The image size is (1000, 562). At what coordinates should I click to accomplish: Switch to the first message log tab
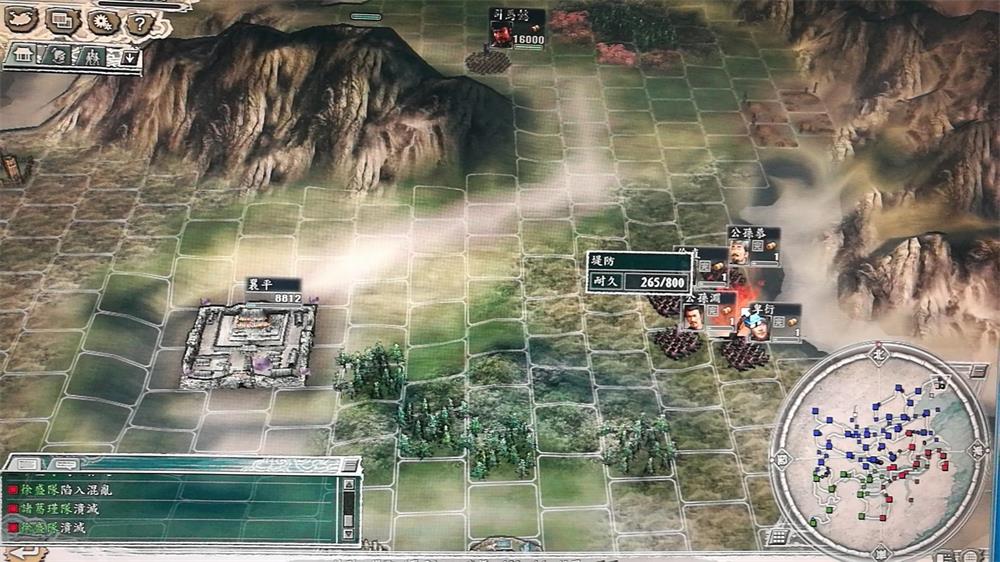click(26, 464)
